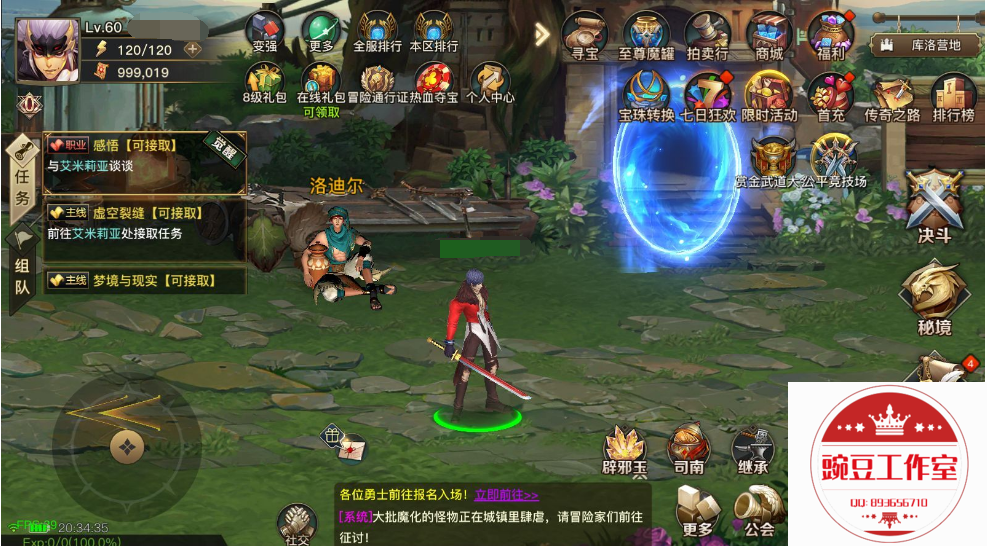The height and width of the screenshot is (546, 987).
Task: Tap the plus button beside stamina 120/120
Action: (192, 49)
